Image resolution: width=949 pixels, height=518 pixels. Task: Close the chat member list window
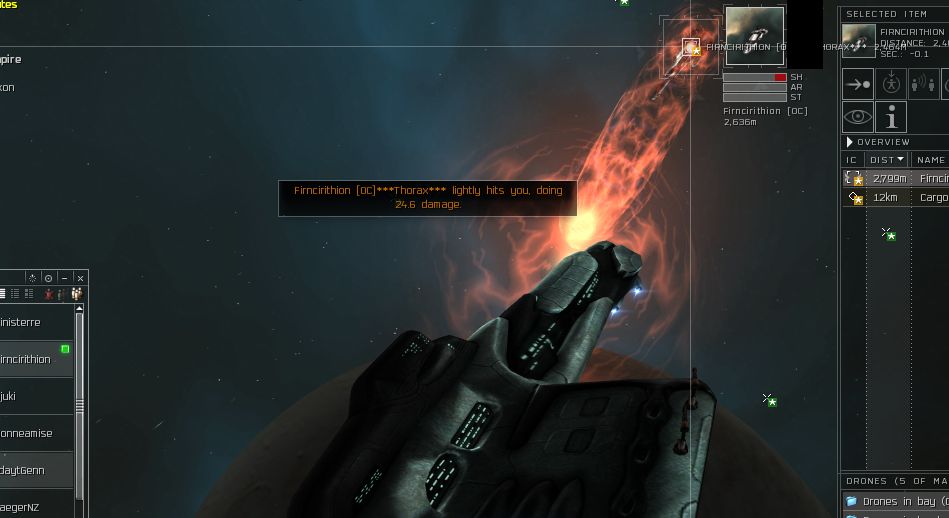[x=80, y=278]
